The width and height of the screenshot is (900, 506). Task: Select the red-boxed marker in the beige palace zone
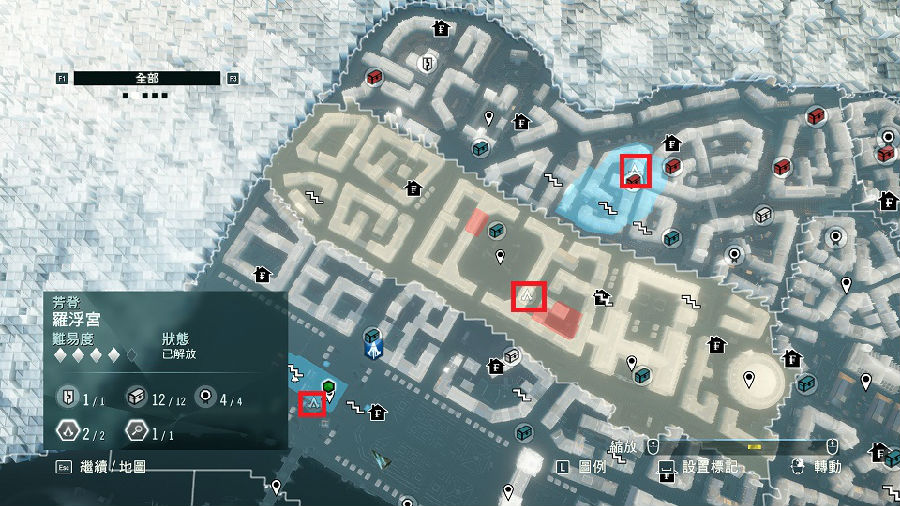click(x=527, y=296)
